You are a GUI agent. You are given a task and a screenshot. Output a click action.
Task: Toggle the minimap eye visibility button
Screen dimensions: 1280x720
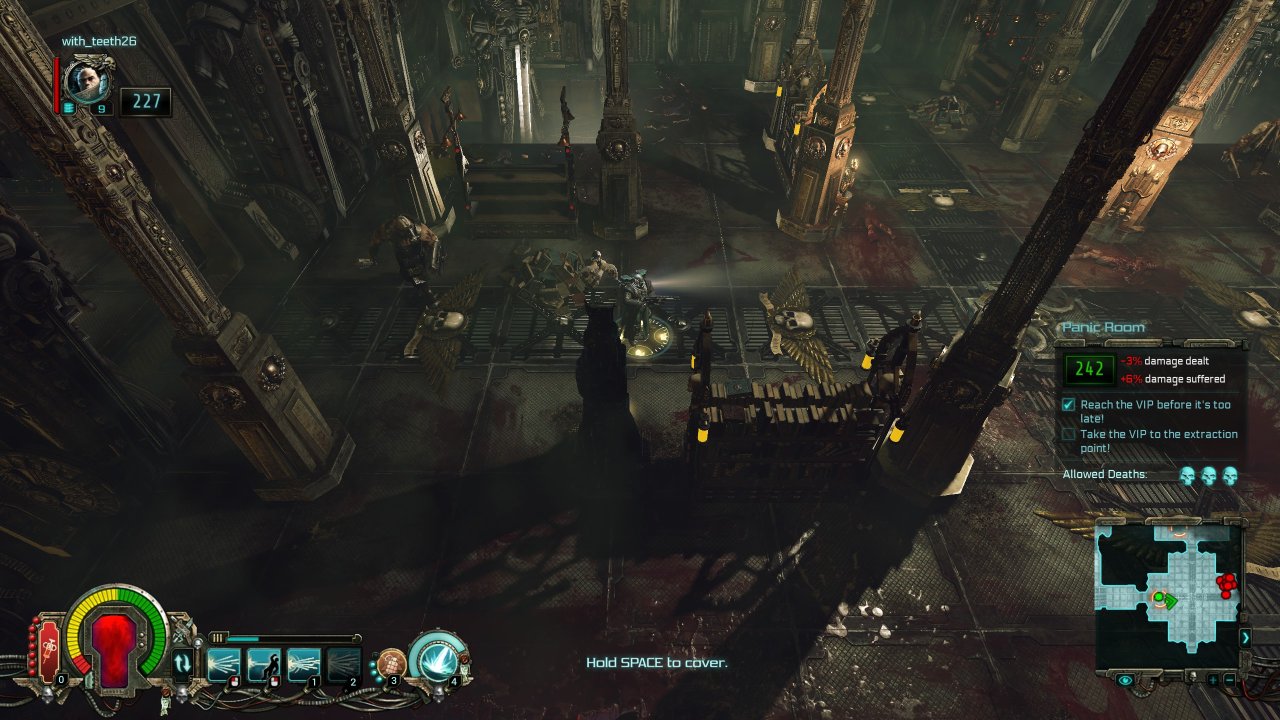point(1126,680)
